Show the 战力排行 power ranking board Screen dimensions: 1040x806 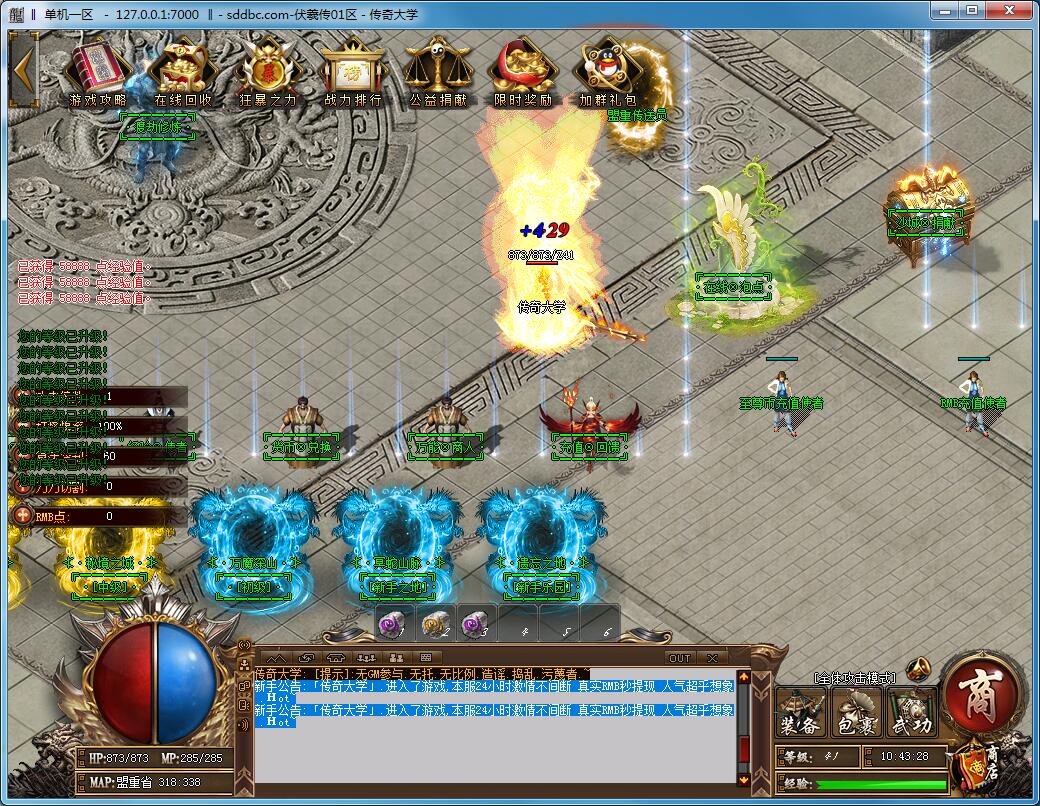(352, 70)
